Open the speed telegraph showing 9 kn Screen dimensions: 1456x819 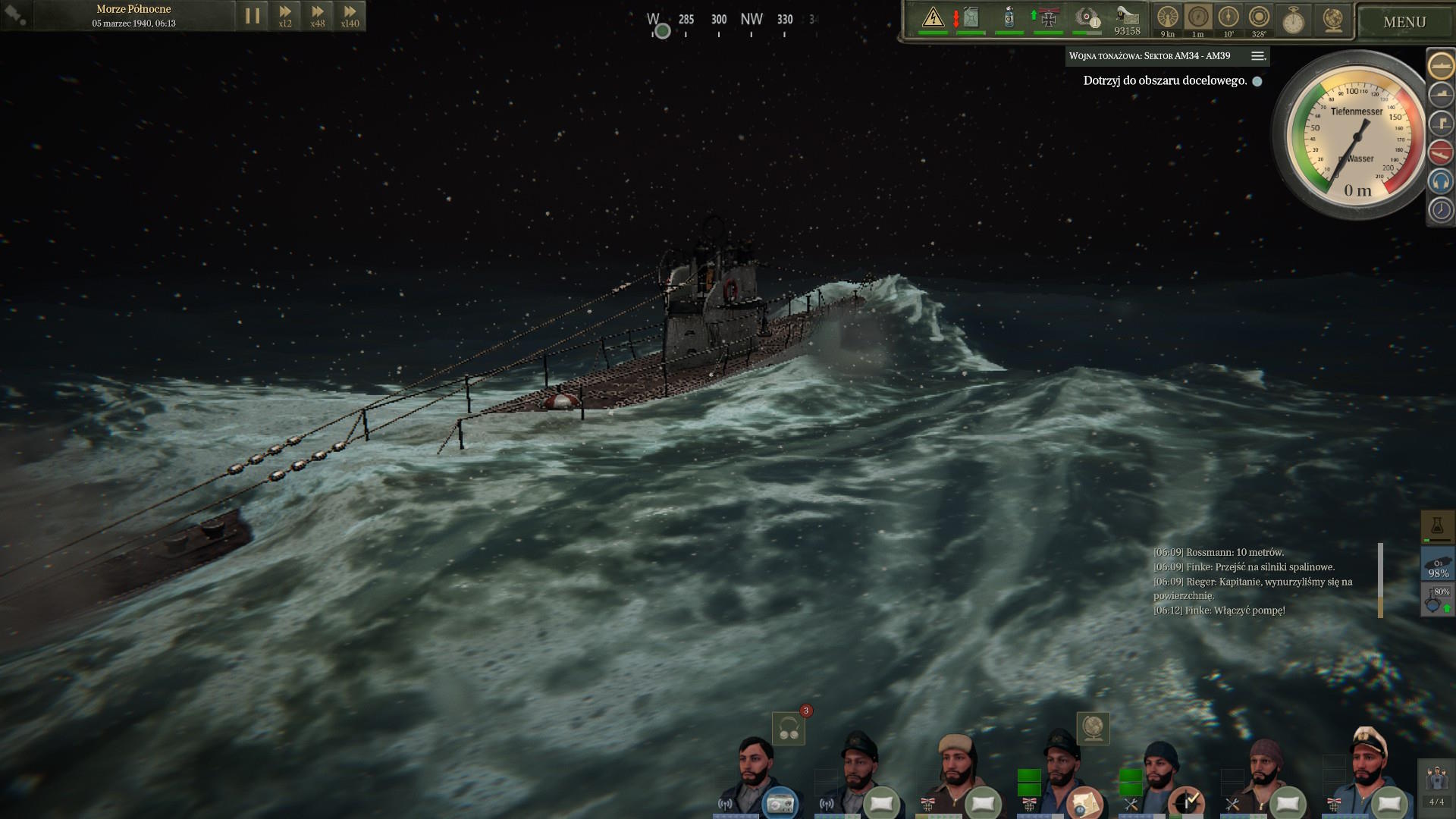[1168, 18]
